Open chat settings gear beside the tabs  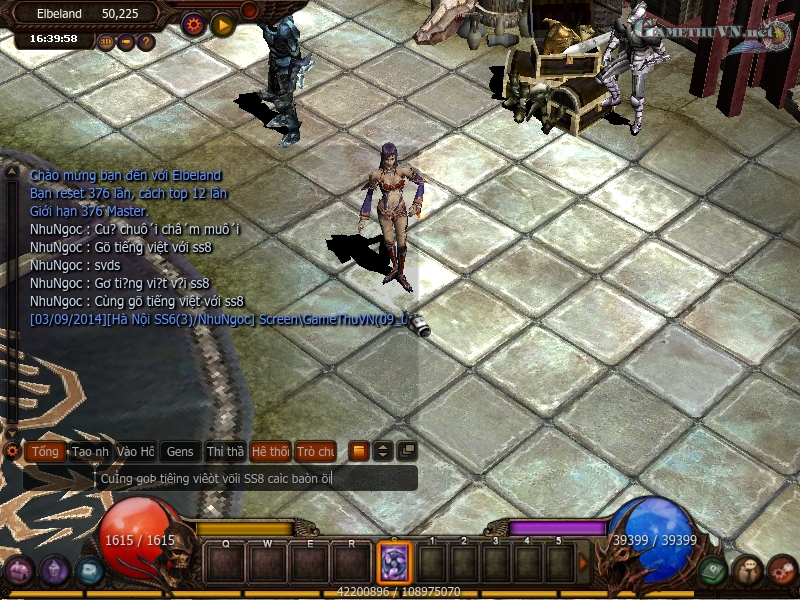point(12,452)
